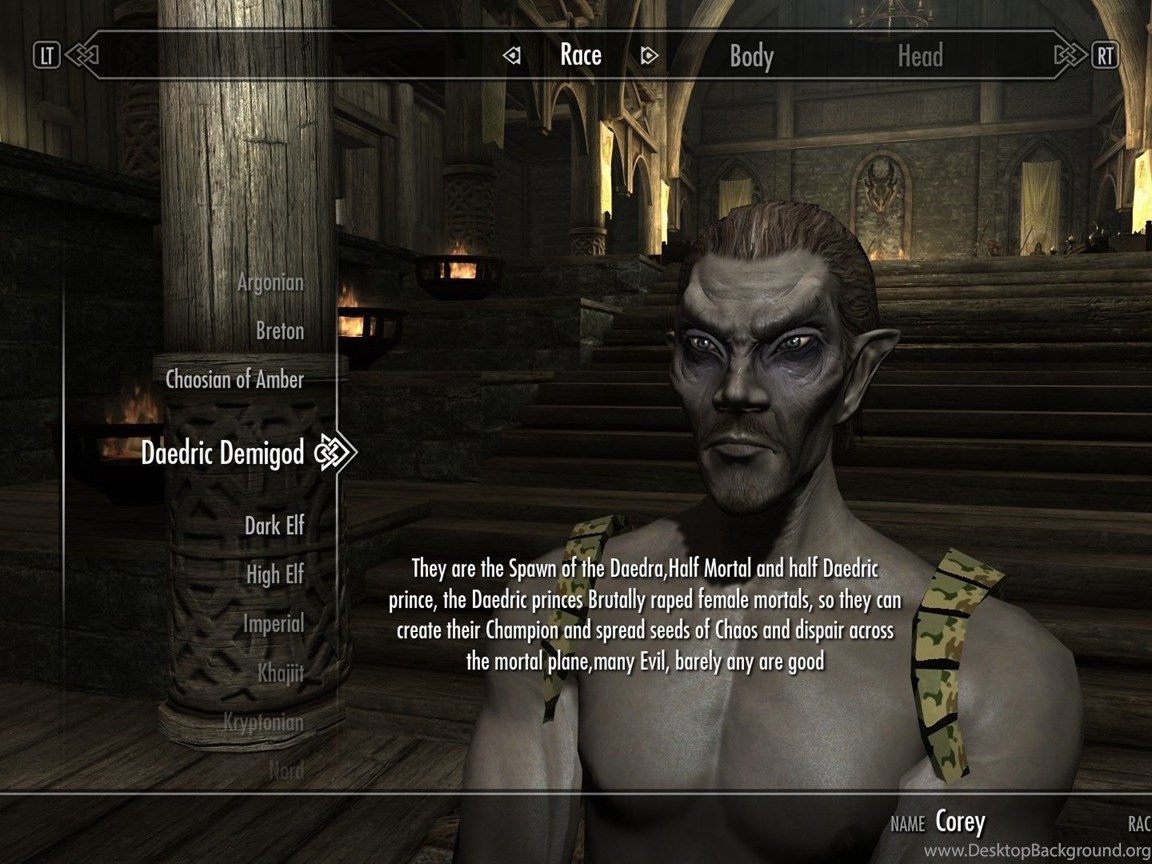Viewport: 1152px width, 864px height.
Task: Choose High Elf from the list
Action: [x=275, y=575]
